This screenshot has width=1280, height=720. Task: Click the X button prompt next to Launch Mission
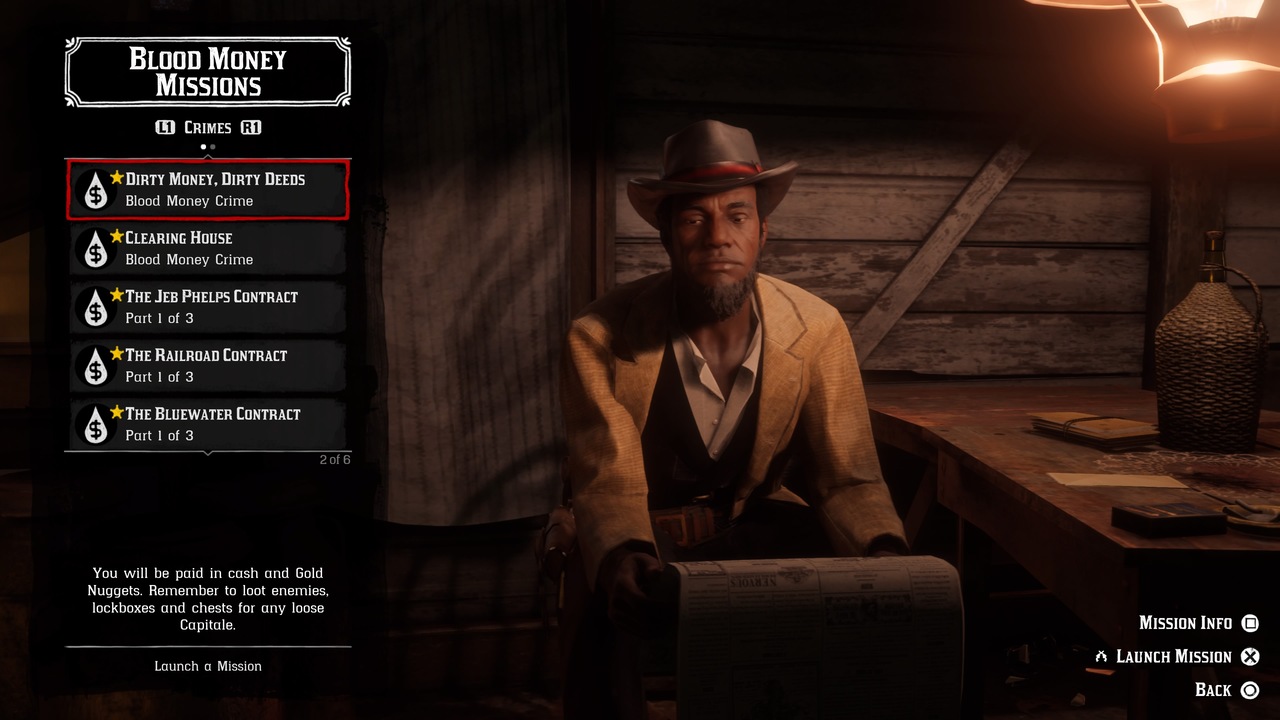click(x=1250, y=656)
